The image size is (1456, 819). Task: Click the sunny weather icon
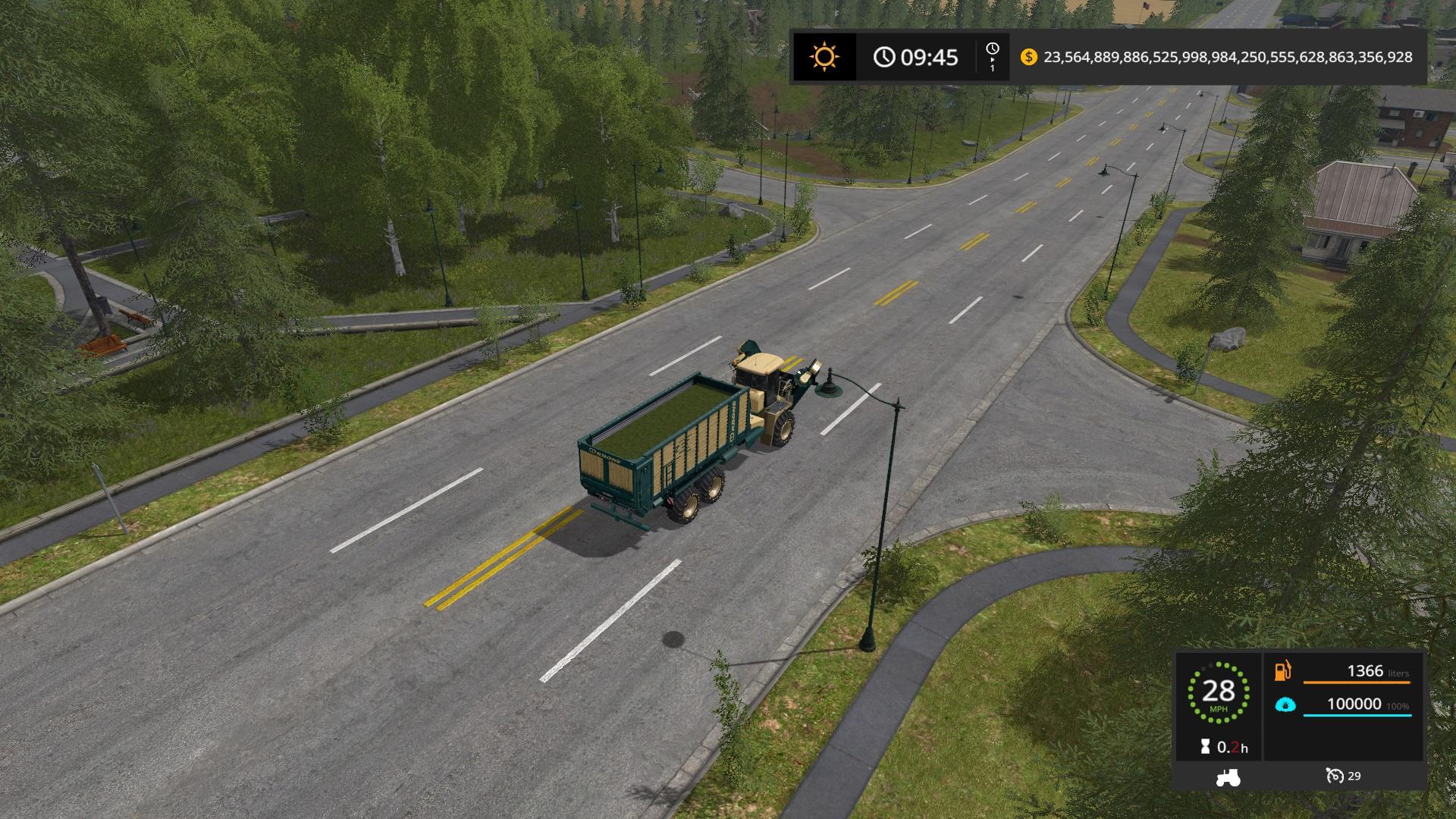point(824,57)
